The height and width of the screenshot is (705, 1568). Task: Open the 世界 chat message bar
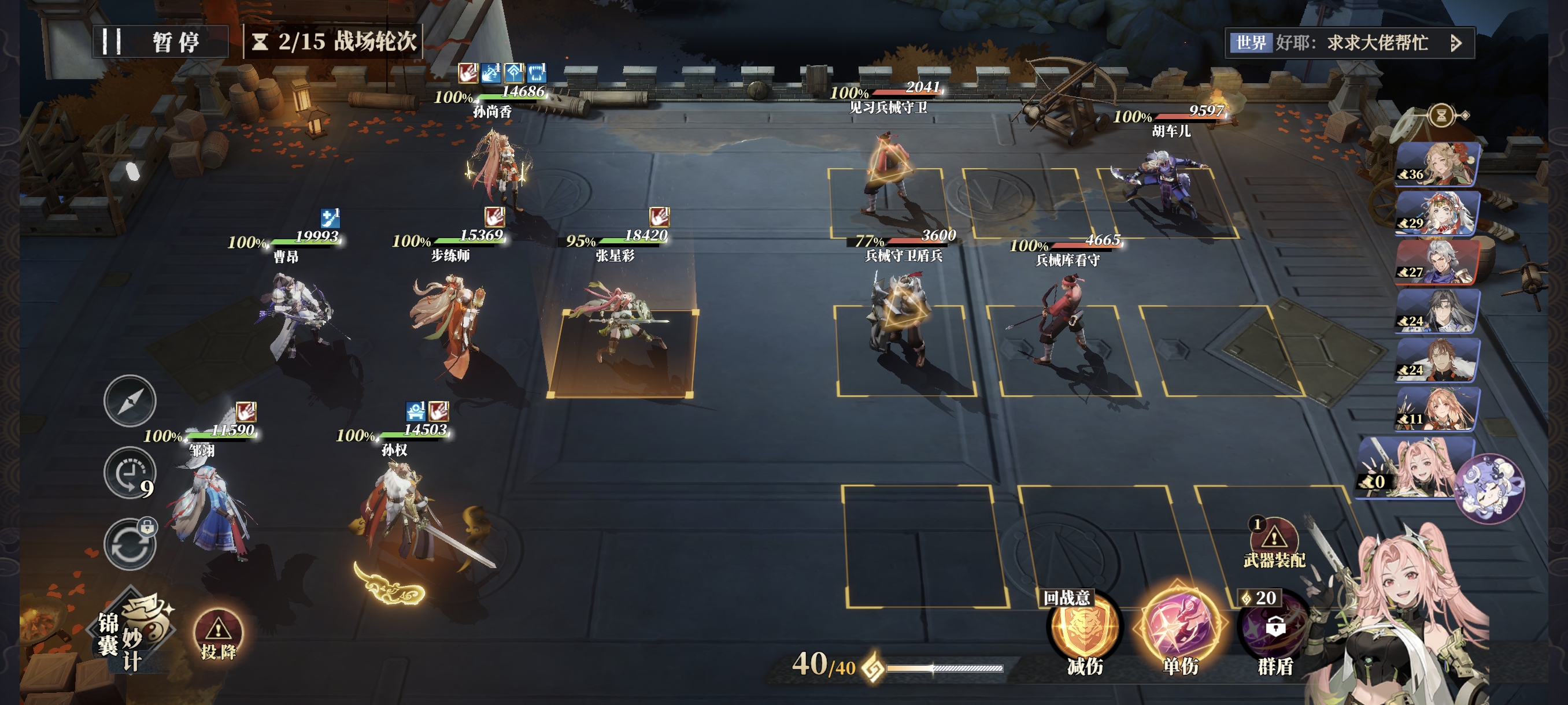pyautogui.click(x=1348, y=43)
